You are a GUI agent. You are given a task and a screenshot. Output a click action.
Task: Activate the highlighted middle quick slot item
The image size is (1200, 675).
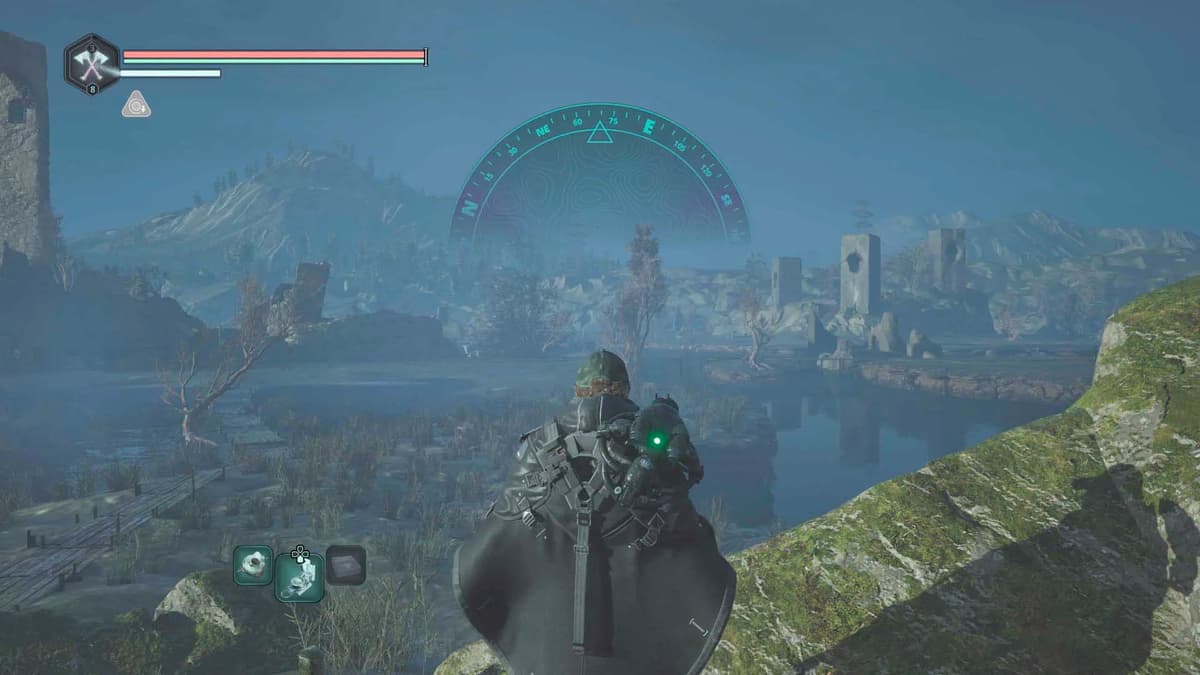click(x=299, y=576)
